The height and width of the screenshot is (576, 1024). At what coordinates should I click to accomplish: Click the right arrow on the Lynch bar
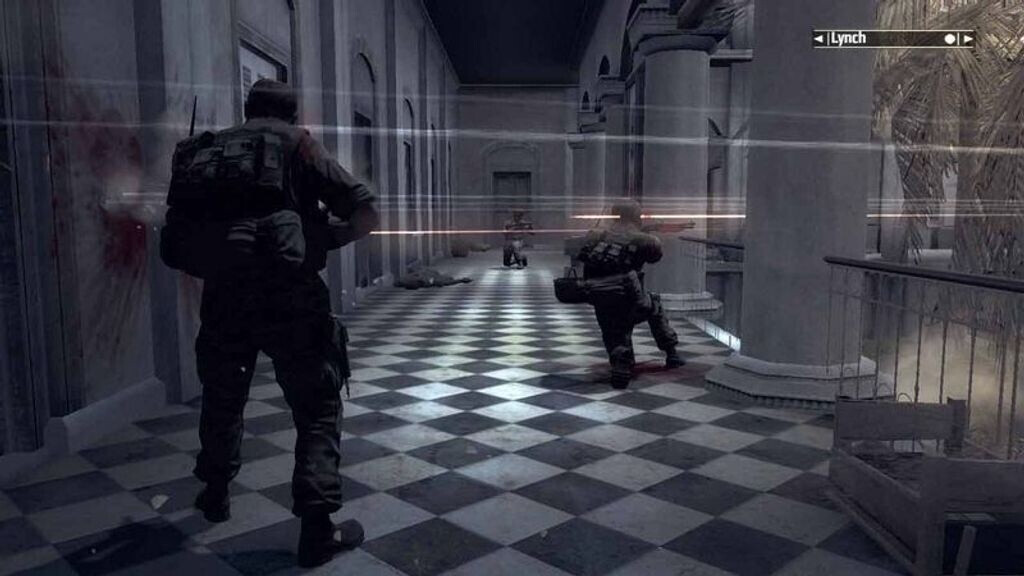(967, 39)
